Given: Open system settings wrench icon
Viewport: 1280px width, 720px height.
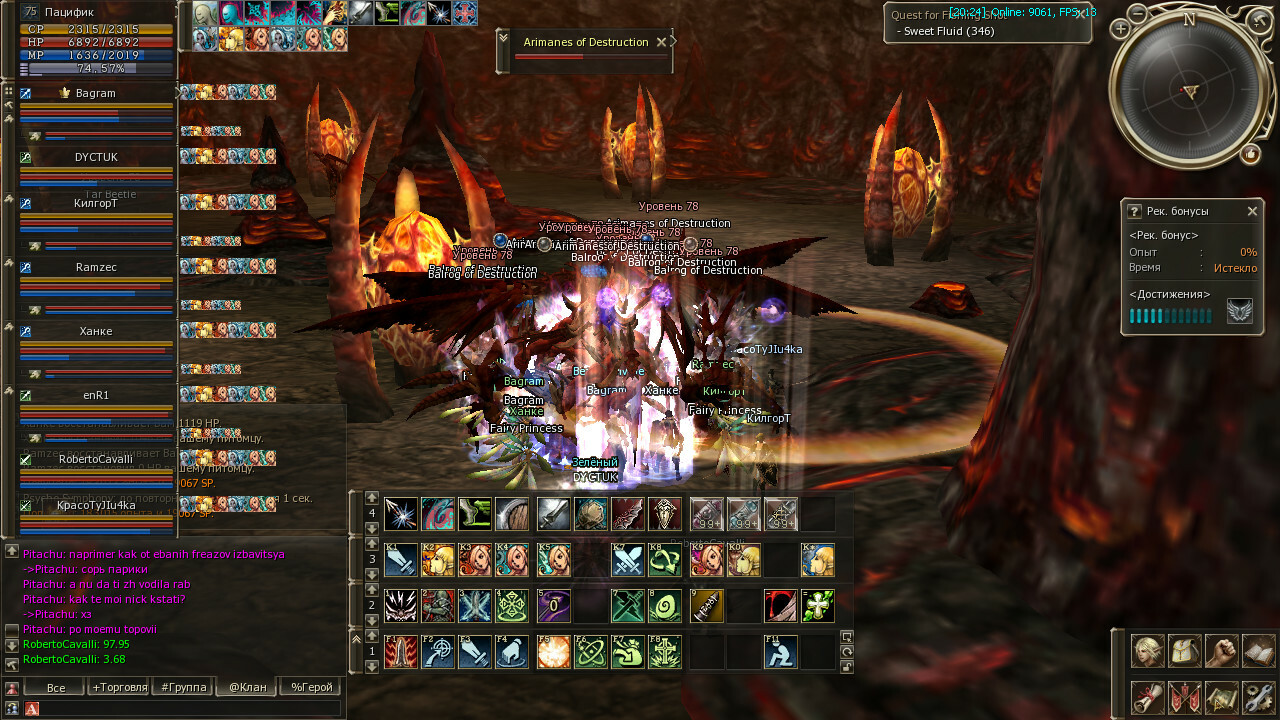Looking at the screenshot, I should (1259, 696).
